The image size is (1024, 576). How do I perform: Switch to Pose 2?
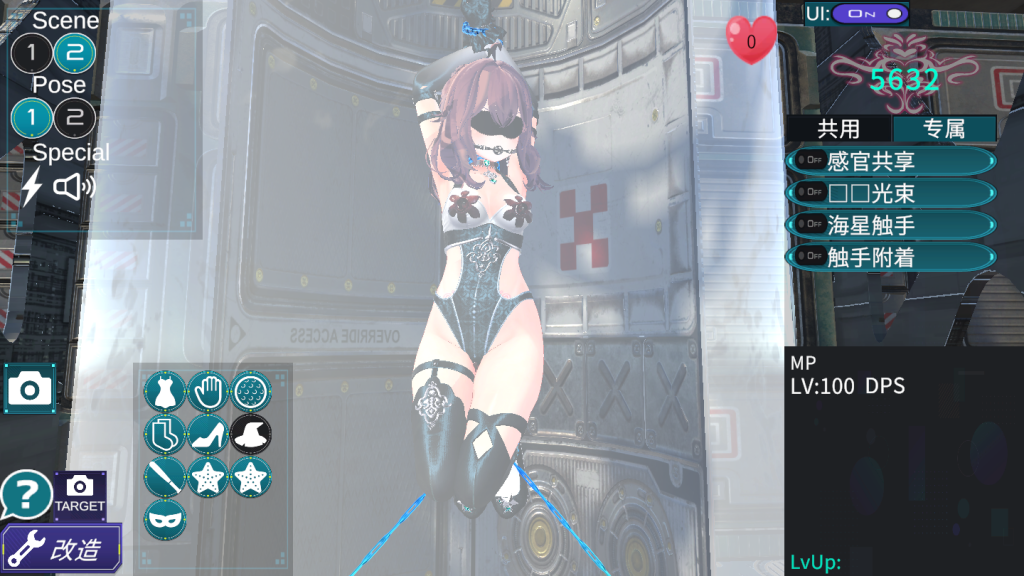coord(74,119)
